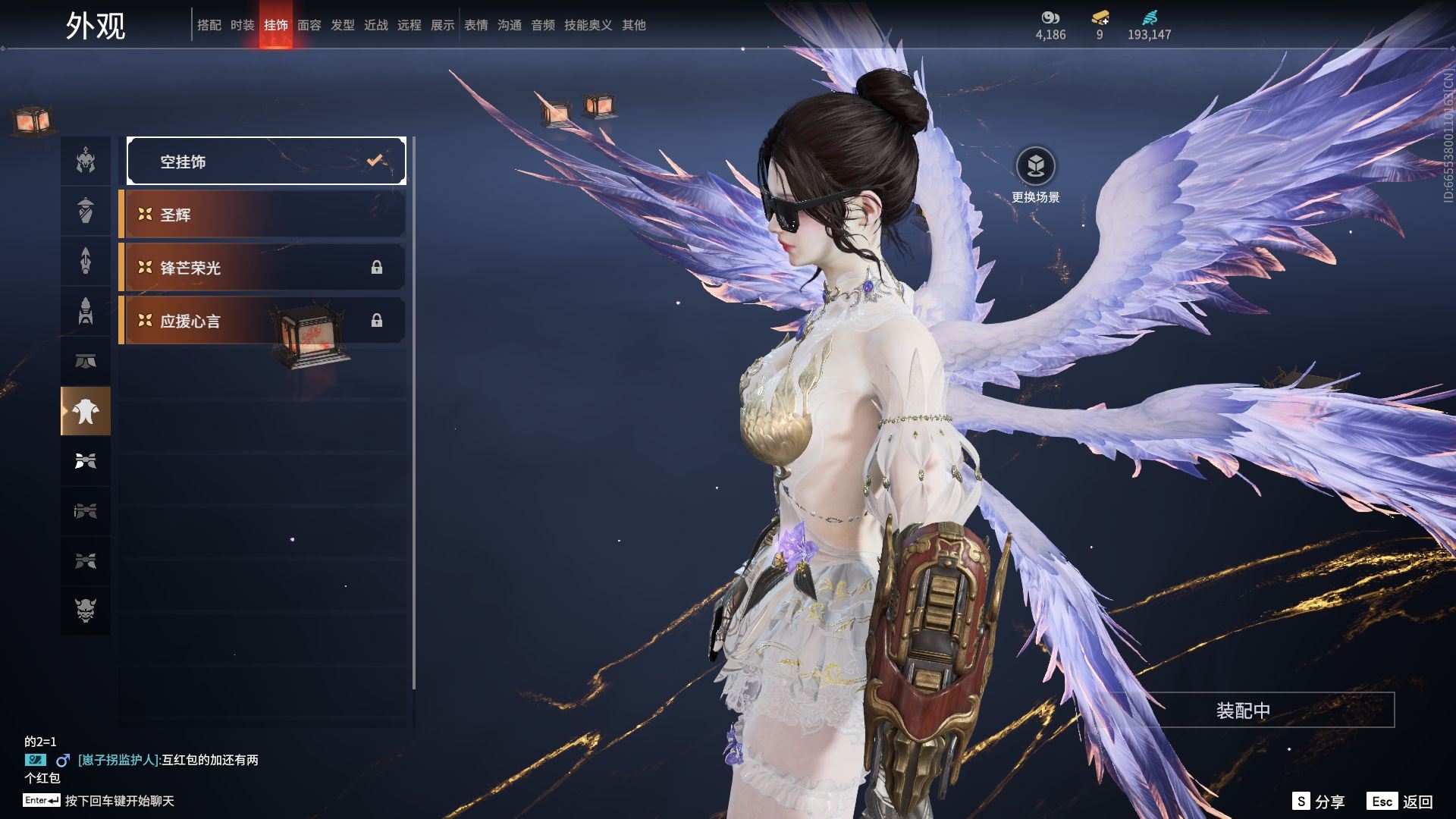Switch to the 搭配 tab
This screenshot has height=819, width=1456.
(x=209, y=25)
